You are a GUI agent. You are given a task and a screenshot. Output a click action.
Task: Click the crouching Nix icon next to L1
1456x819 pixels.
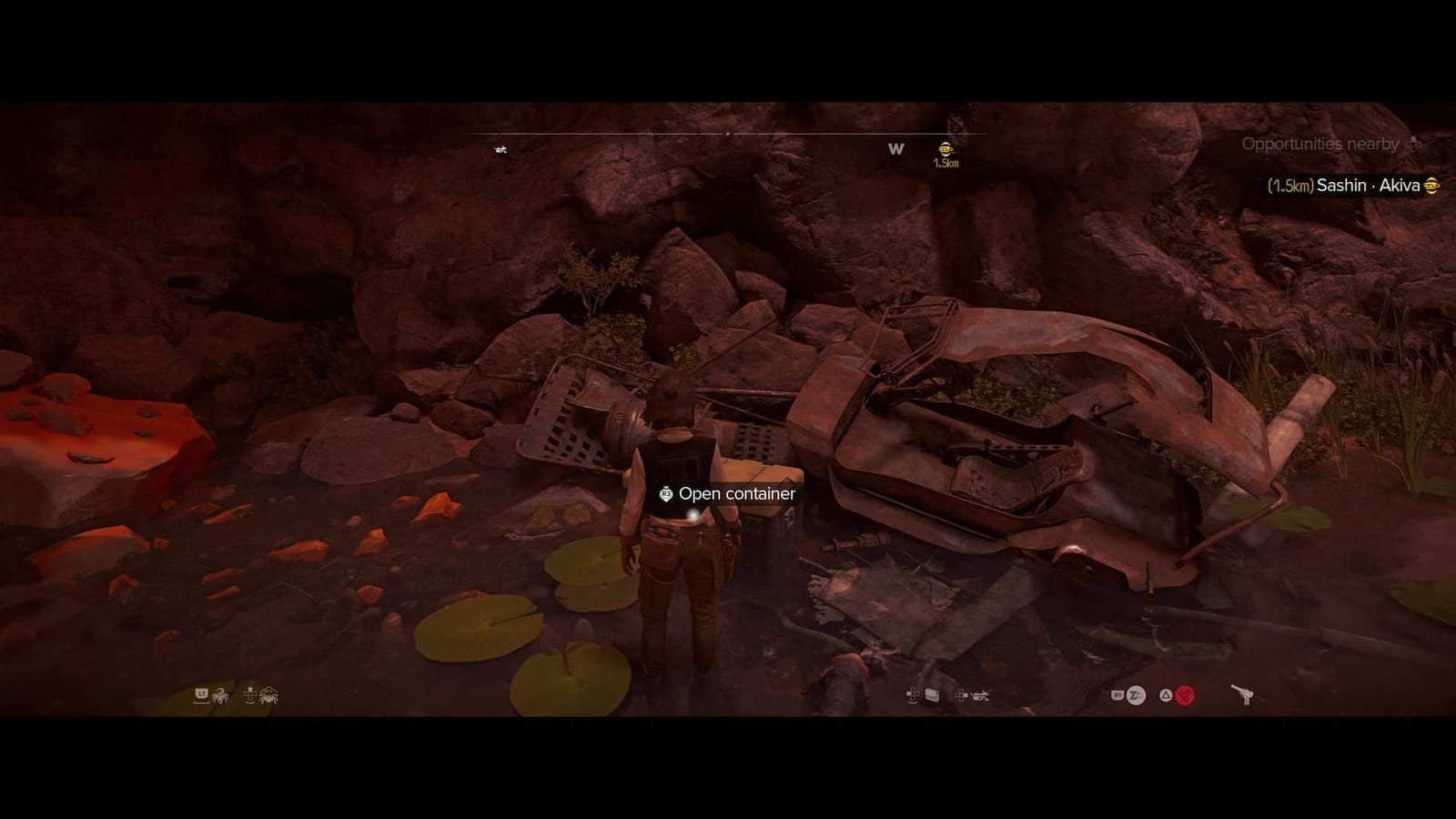[x=219, y=695]
